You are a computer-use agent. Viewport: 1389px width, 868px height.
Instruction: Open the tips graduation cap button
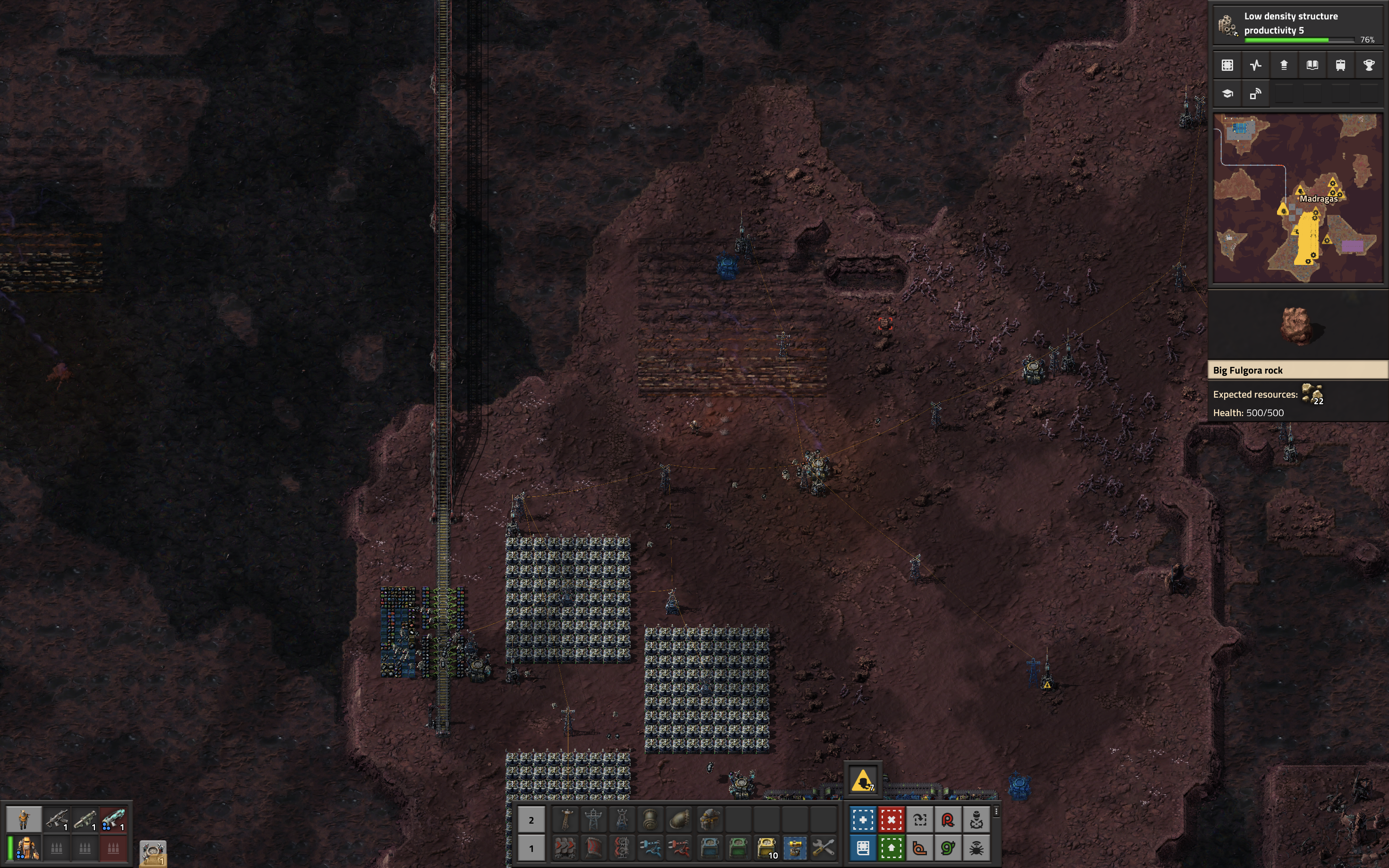point(1227,94)
